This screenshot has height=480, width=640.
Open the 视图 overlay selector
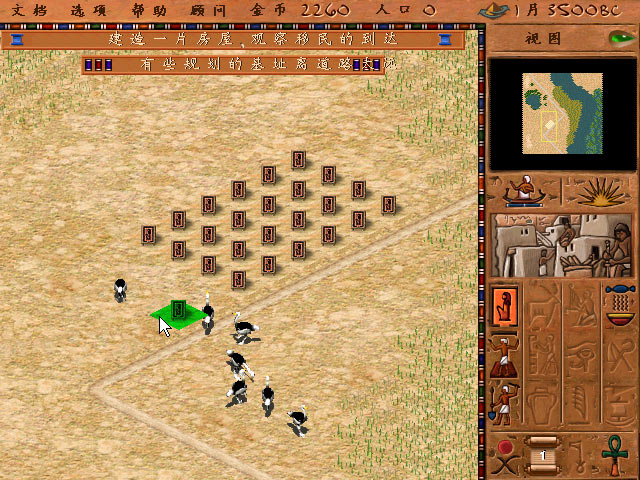click(x=546, y=39)
